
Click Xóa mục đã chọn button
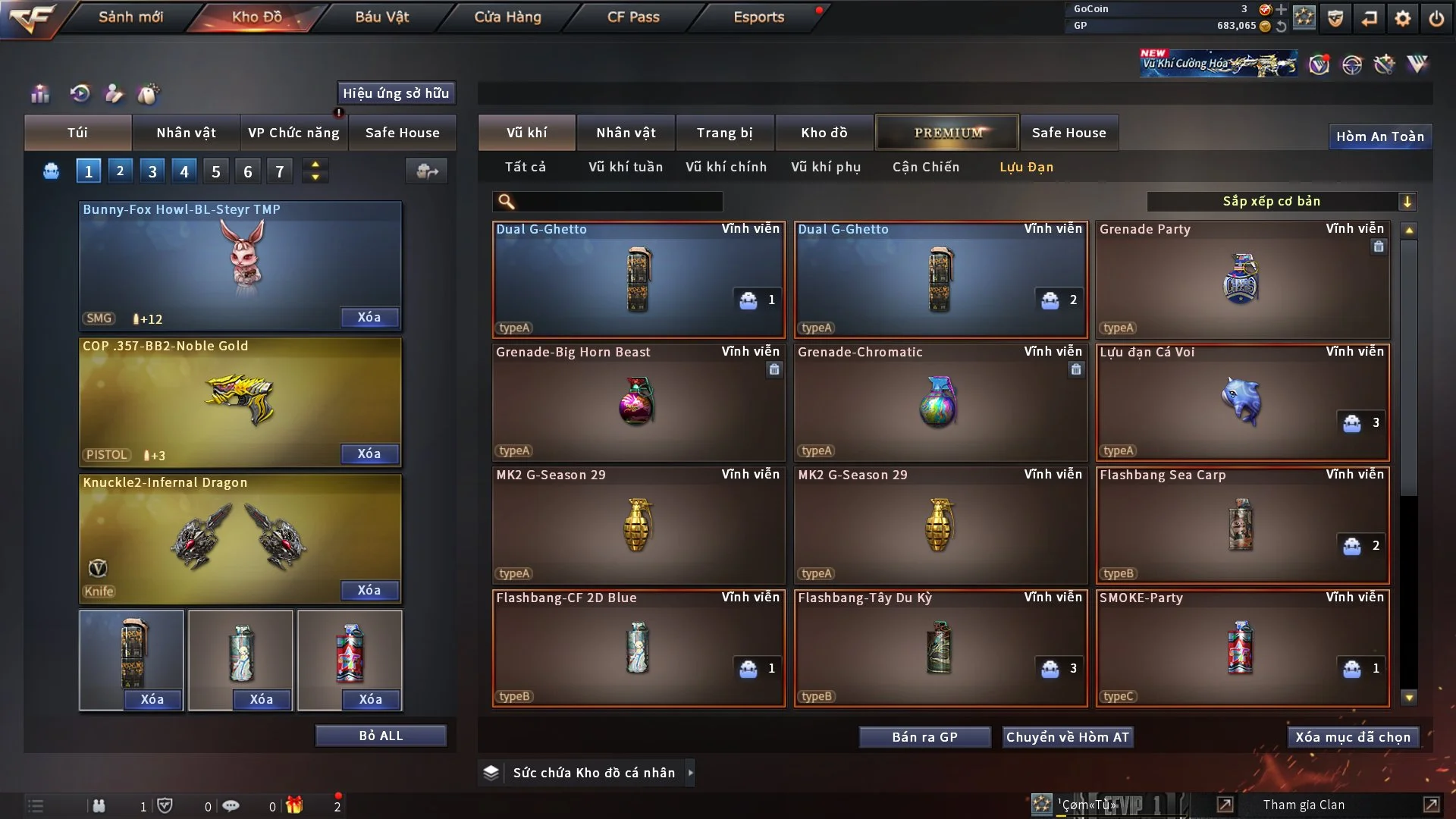[1353, 737]
